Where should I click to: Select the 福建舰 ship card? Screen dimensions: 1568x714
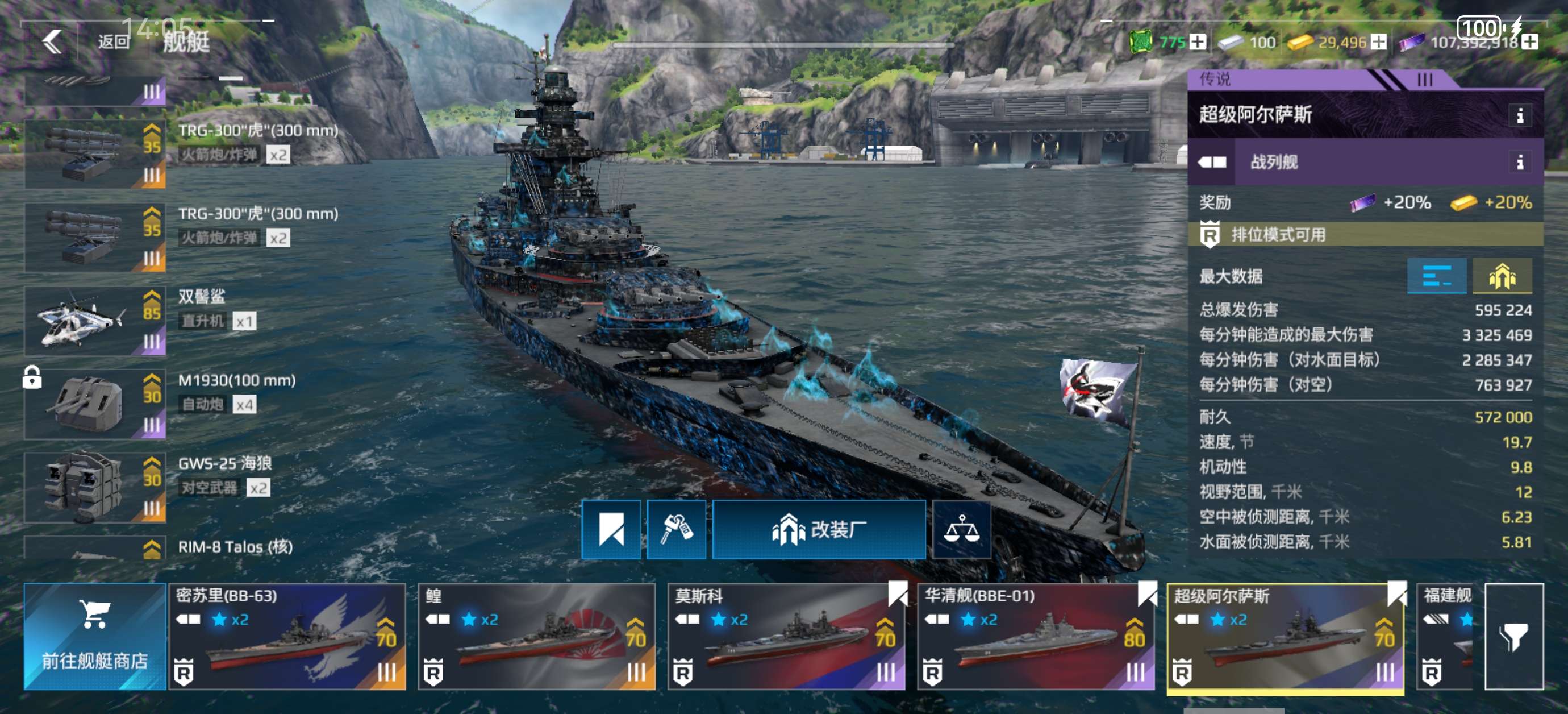pyautogui.click(x=1446, y=637)
